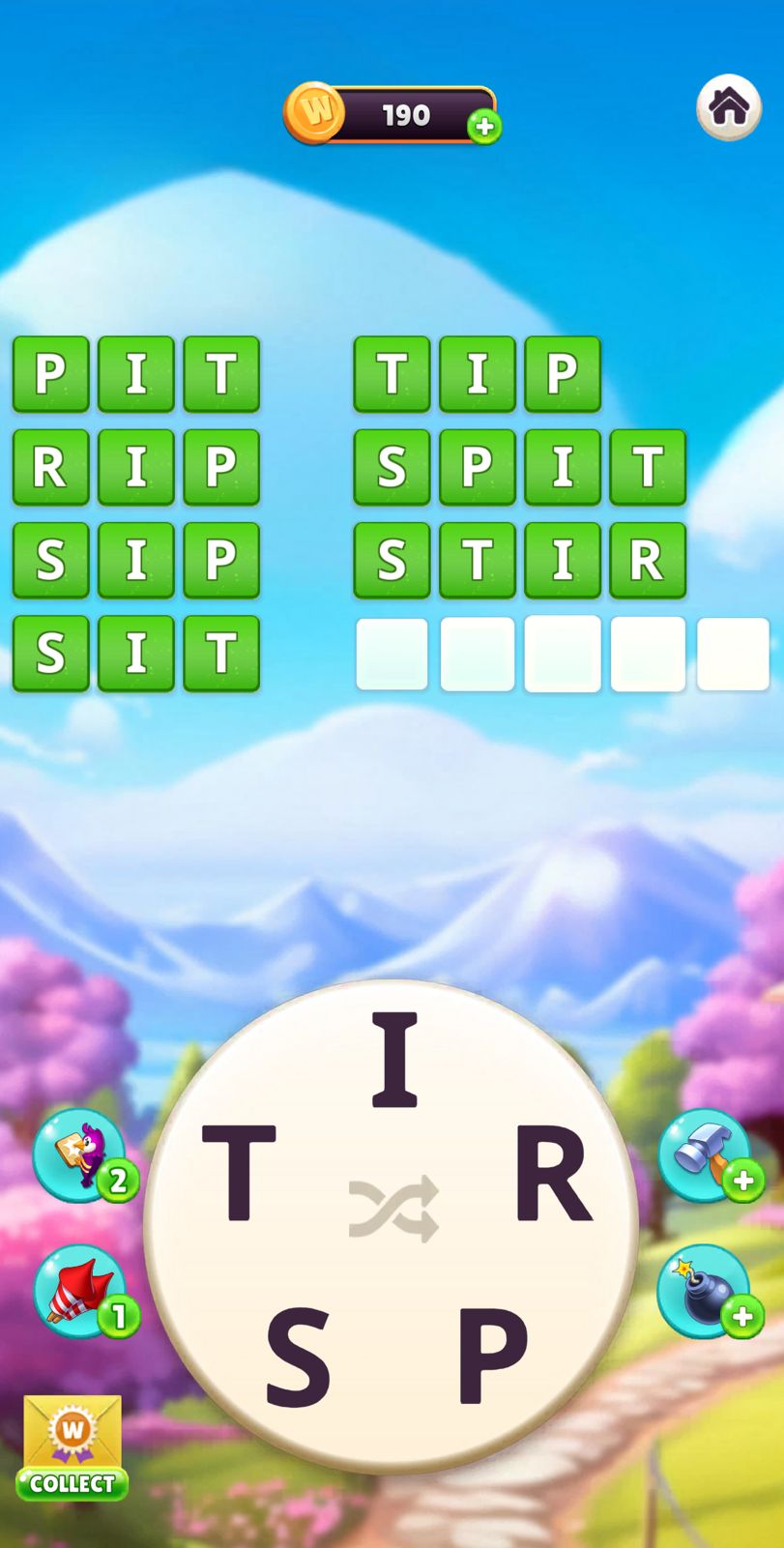Select the letter T on the wheel
The height and width of the screenshot is (1548, 784).
239,1173
